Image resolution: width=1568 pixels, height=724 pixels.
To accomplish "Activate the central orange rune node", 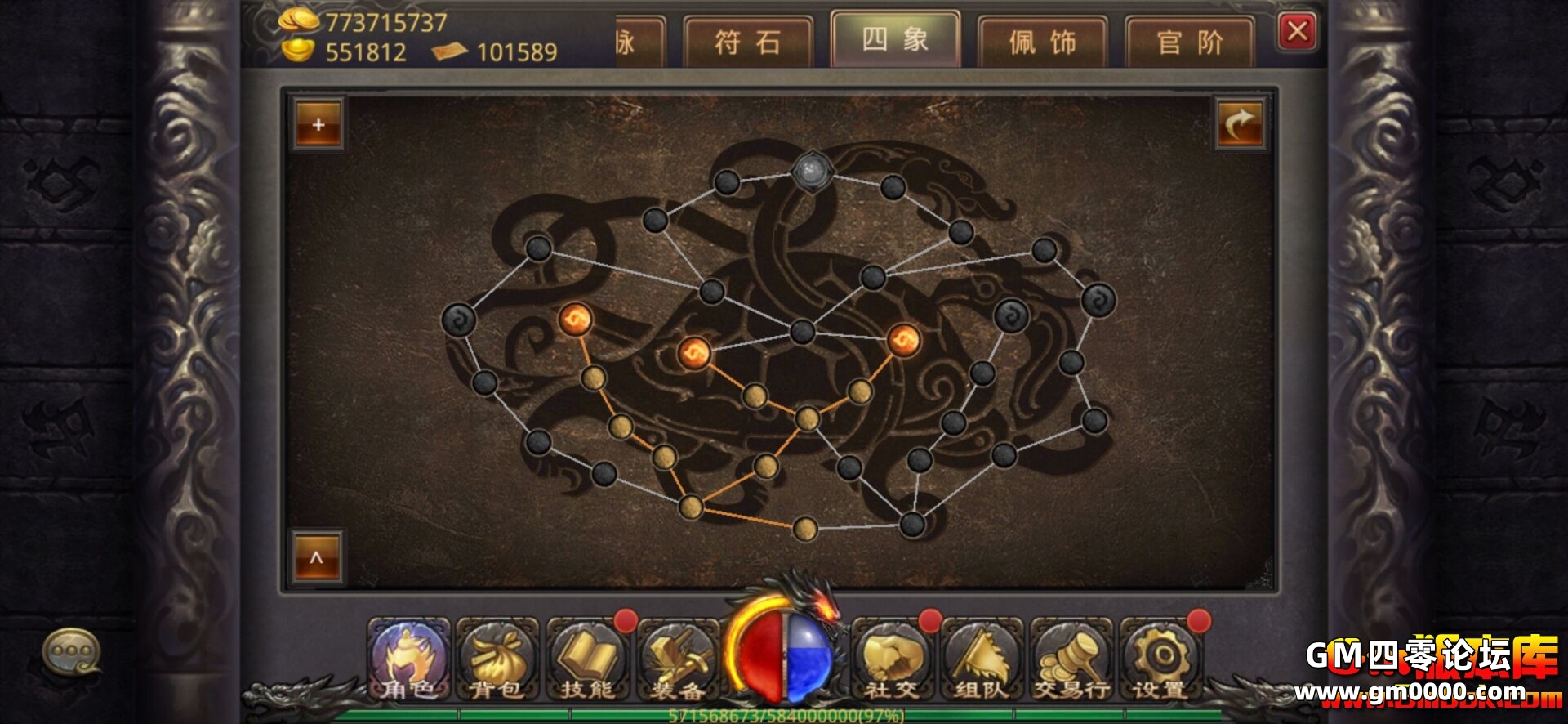I will pyautogui.click(x=696, y=351).
